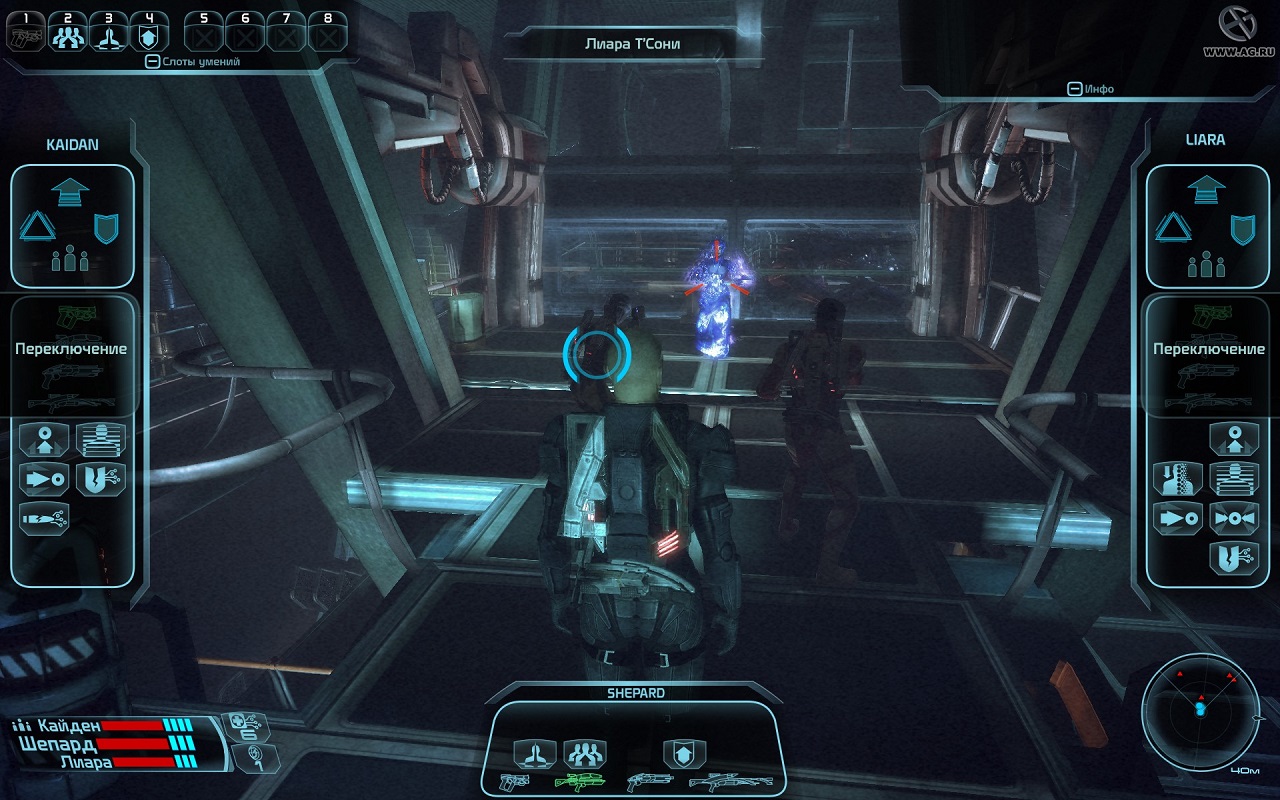Tell Kaidan to rally using the squad icon
The image size is (1280, 800).
[x=70, y=259]
